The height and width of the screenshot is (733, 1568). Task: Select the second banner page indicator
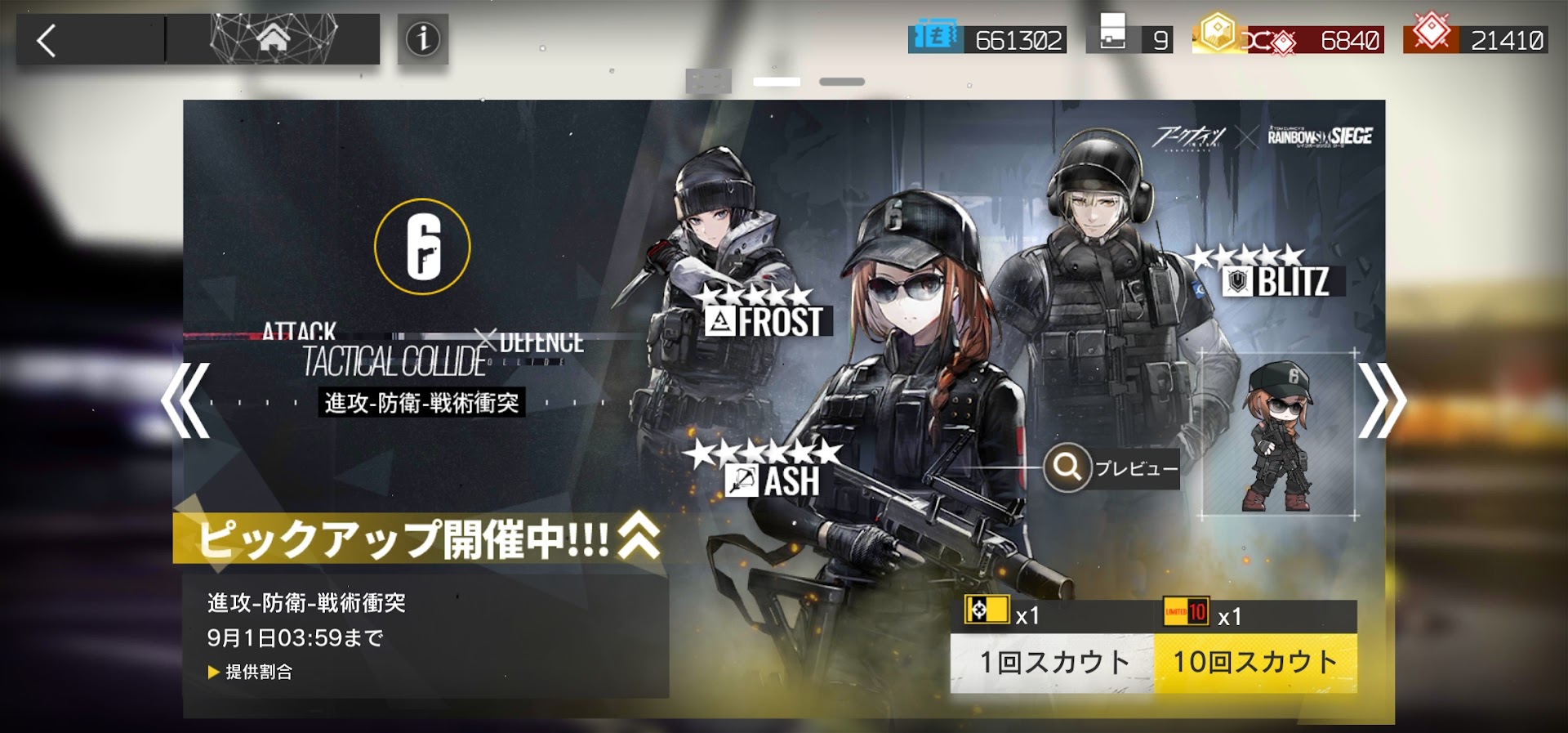pos(777,82)
